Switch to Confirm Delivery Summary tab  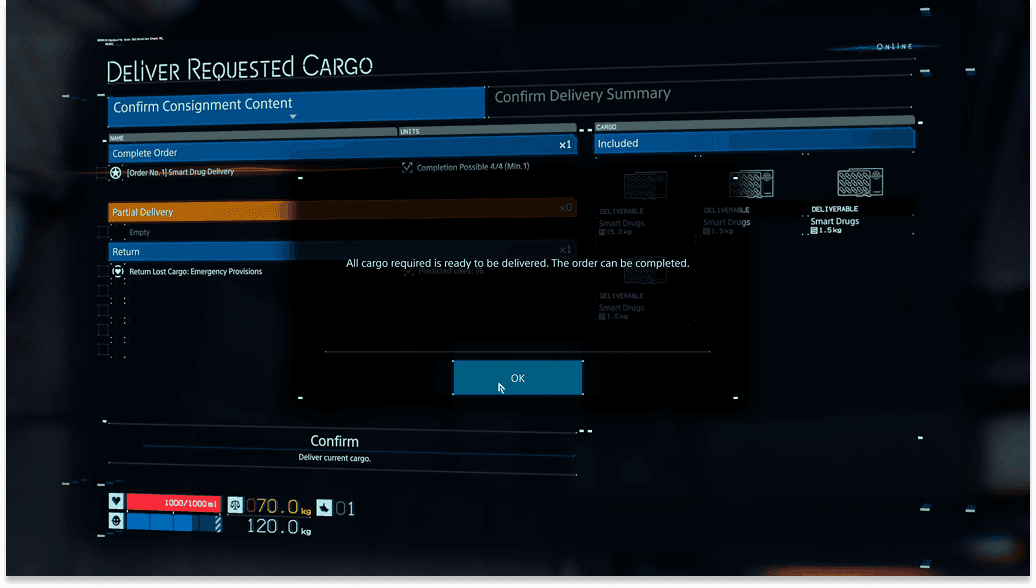tap(582, 95)
